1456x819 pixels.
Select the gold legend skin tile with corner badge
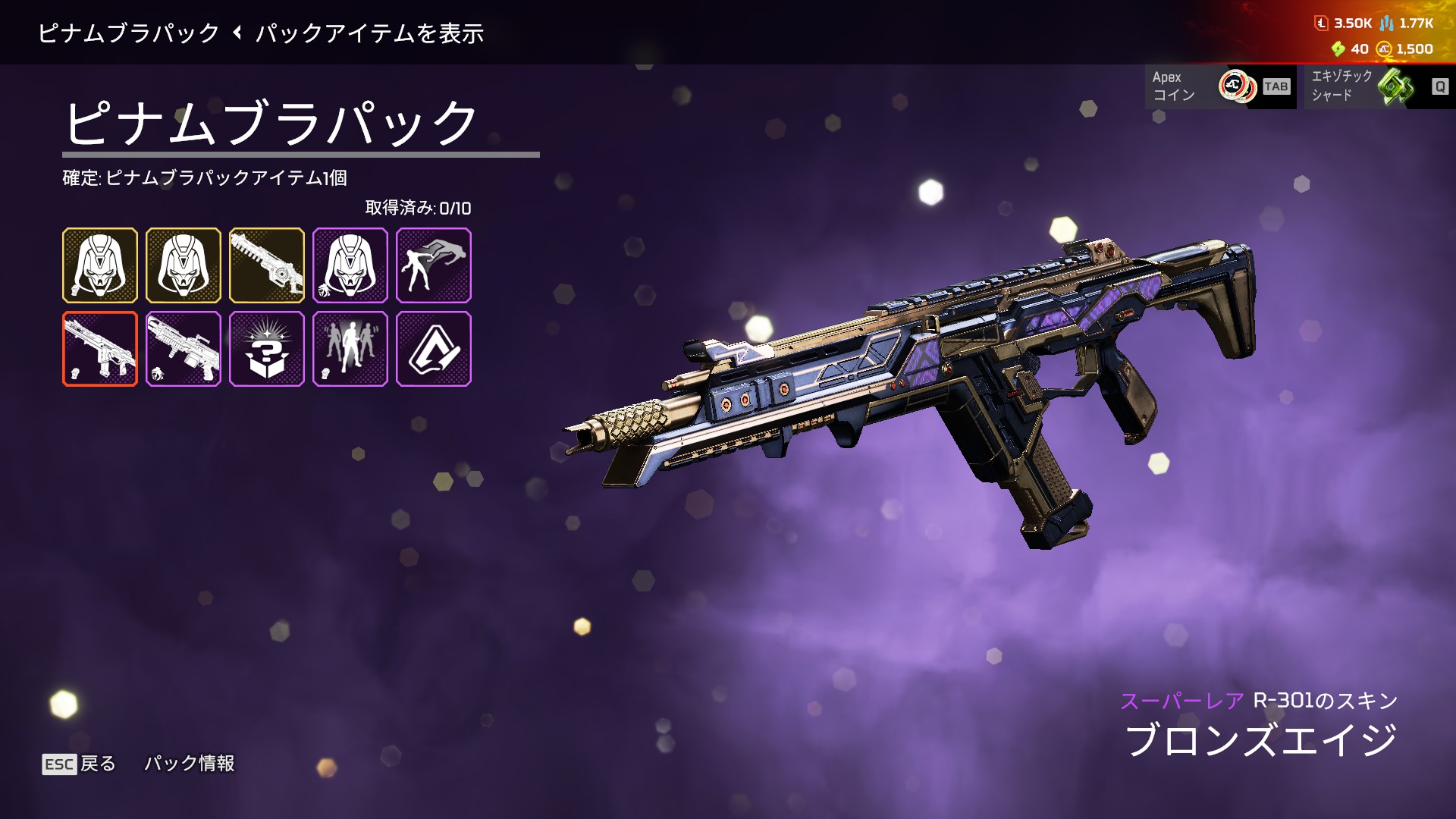coord(100,265)
